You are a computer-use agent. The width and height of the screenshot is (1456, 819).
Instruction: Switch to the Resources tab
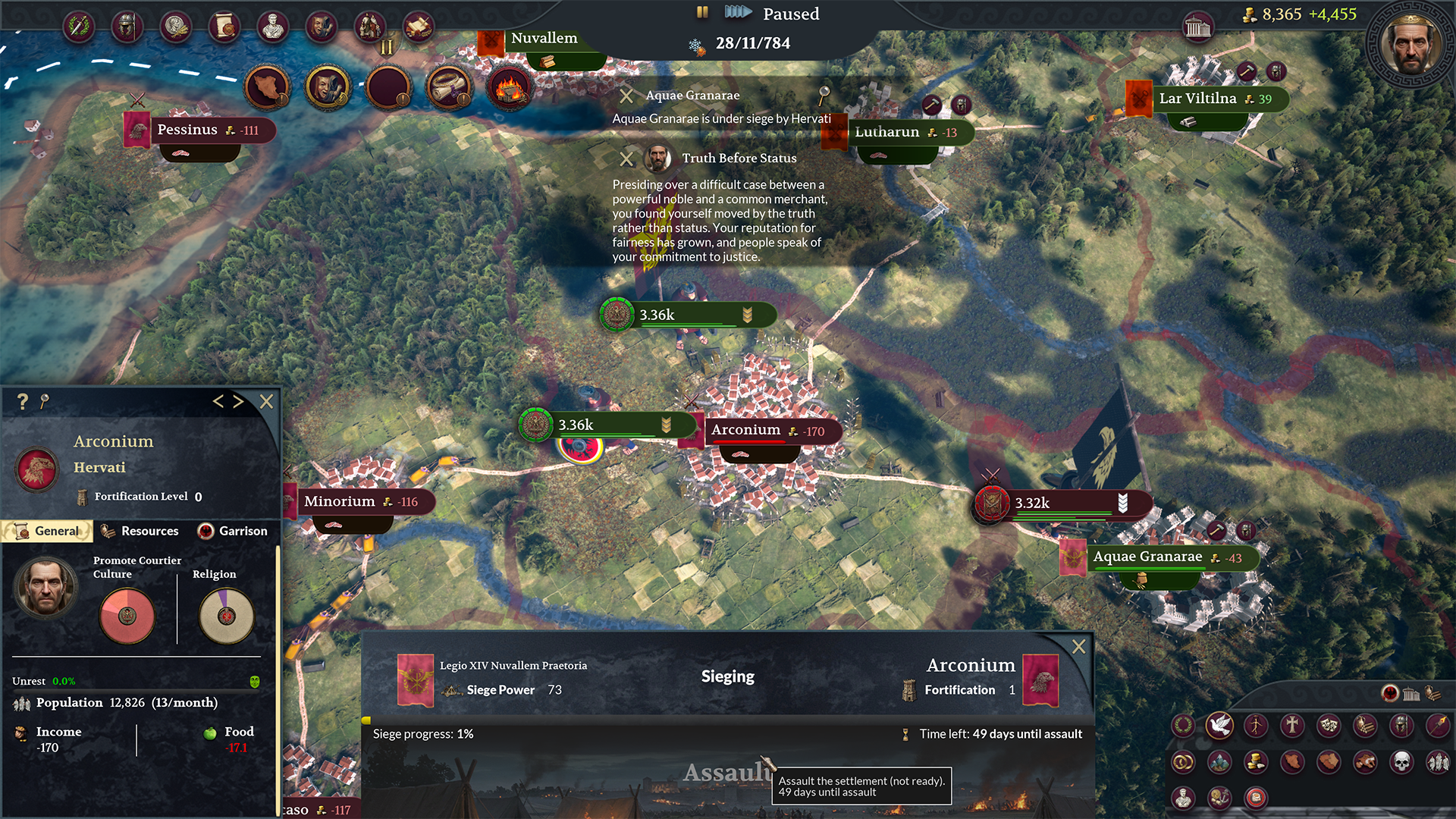[x=140, y=531]
